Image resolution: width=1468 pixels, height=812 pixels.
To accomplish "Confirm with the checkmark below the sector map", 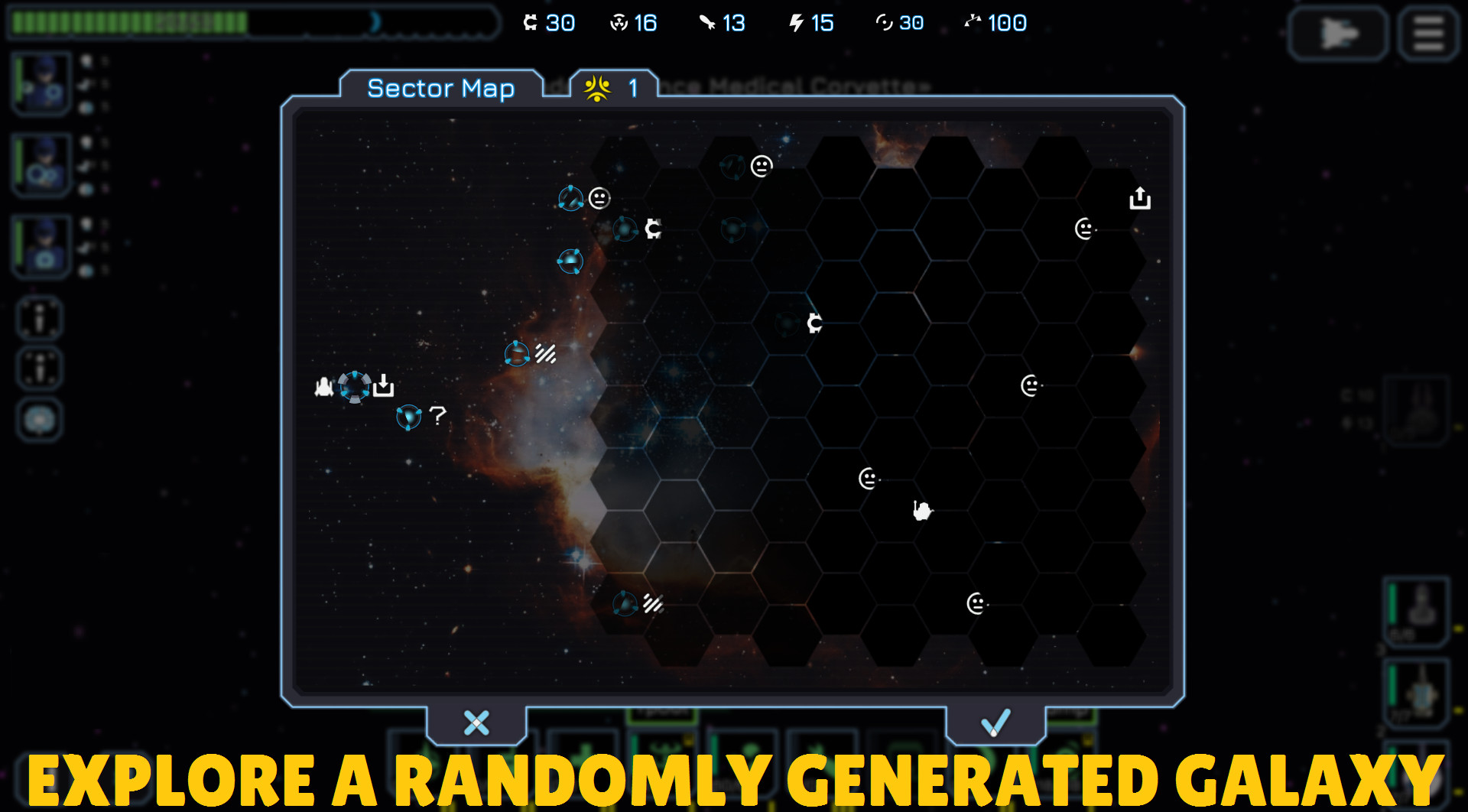I will [x=995, y=723].
